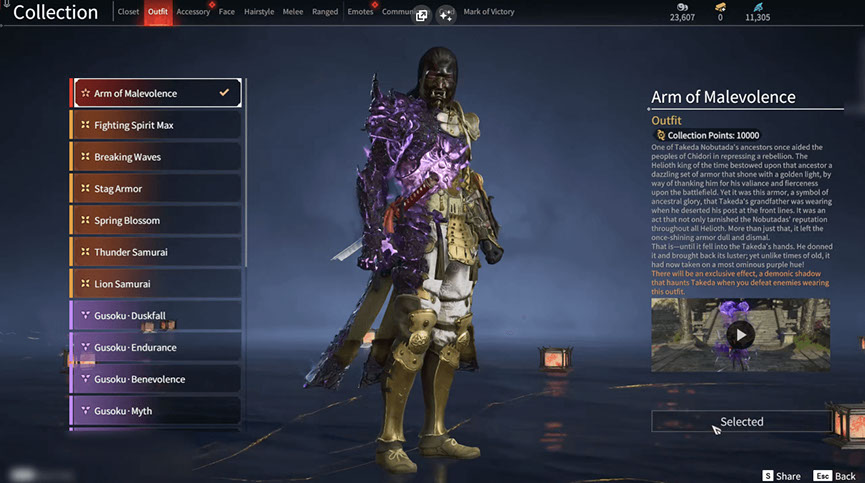Screen dimensions: 865x483
Task: Select the Breaking Waves outfit
Action: click(x=156, y=157)
